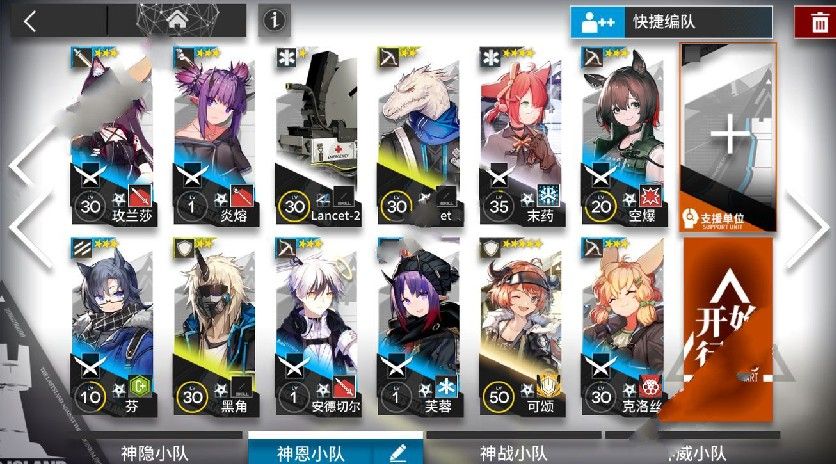The height and width of the screenshot is (464, 836).
Task: Switch to the 神隐小队 squad tab
Action: [154, 453]
